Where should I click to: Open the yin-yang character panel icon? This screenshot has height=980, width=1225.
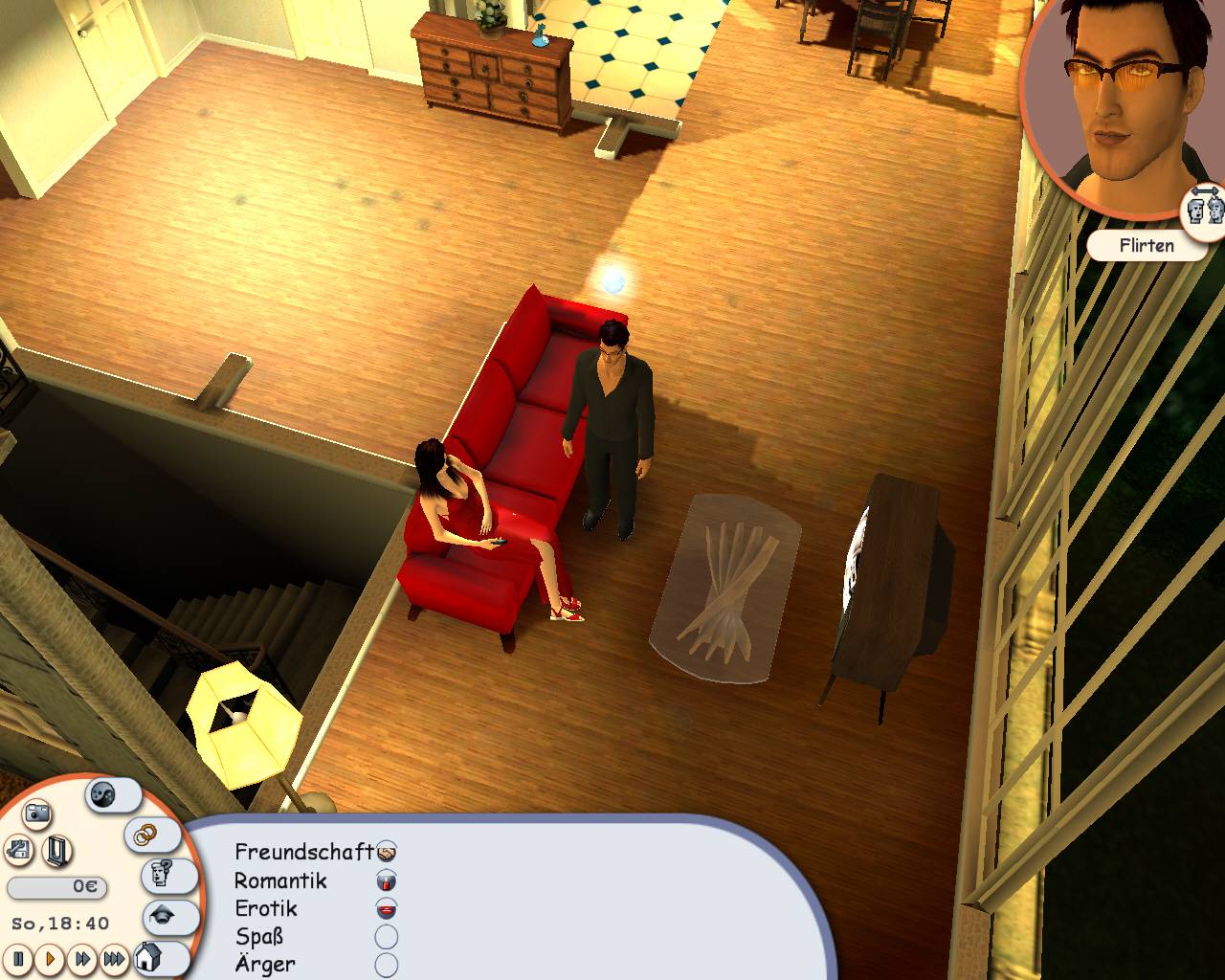101,795
